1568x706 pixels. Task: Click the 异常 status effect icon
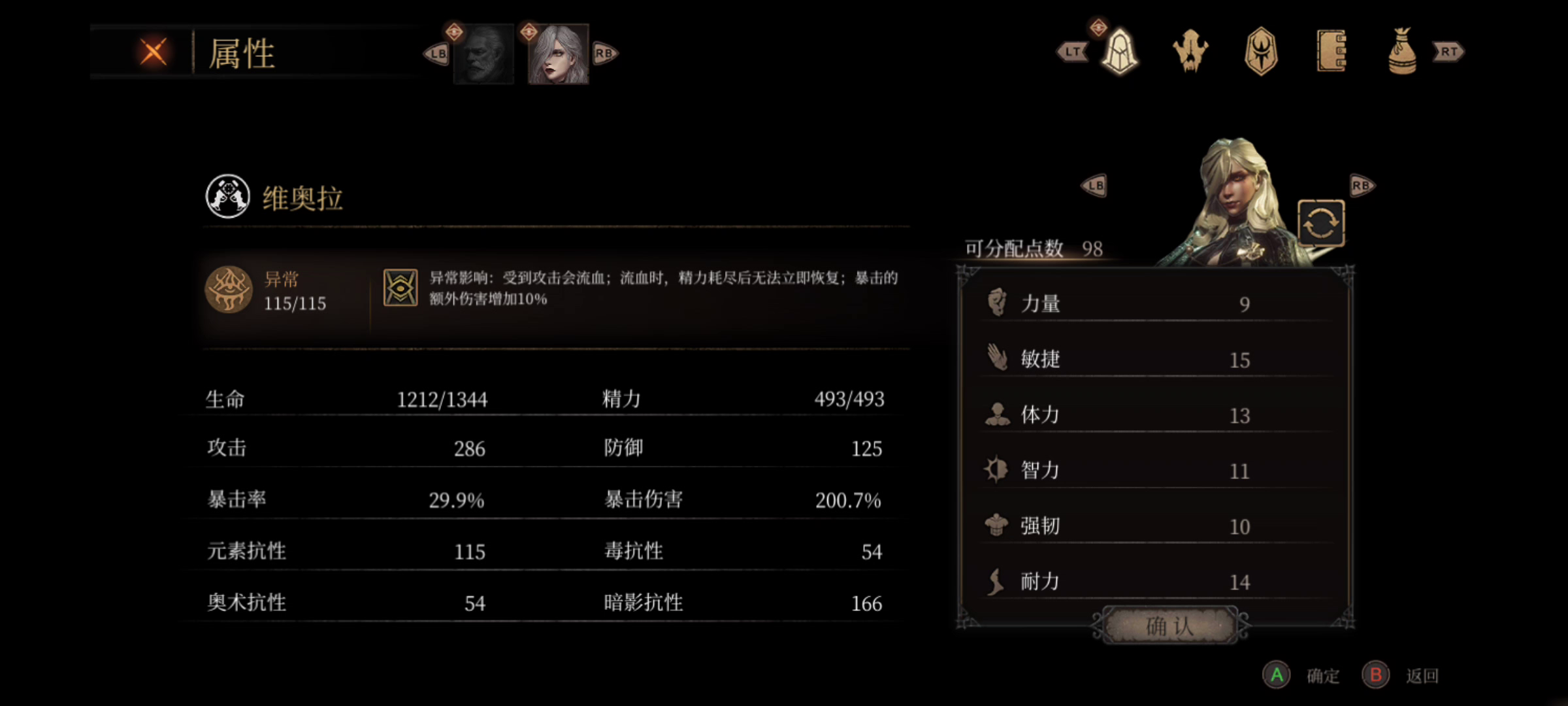tap(228, 290)
